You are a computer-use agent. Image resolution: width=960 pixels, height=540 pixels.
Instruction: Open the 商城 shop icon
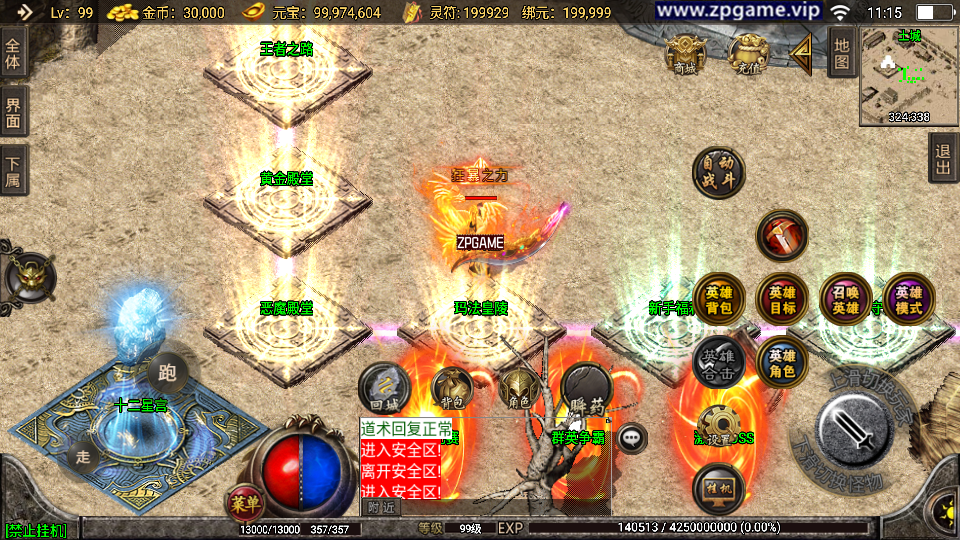tap(686, 53)
